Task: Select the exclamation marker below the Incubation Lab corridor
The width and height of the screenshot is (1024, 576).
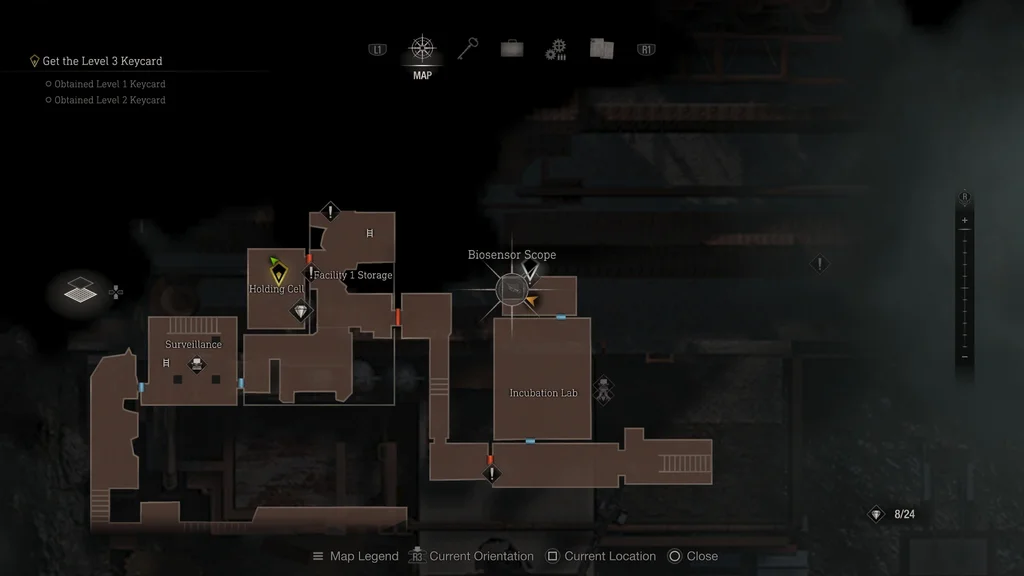Action: pyautogui.click(x=491, y=474)
